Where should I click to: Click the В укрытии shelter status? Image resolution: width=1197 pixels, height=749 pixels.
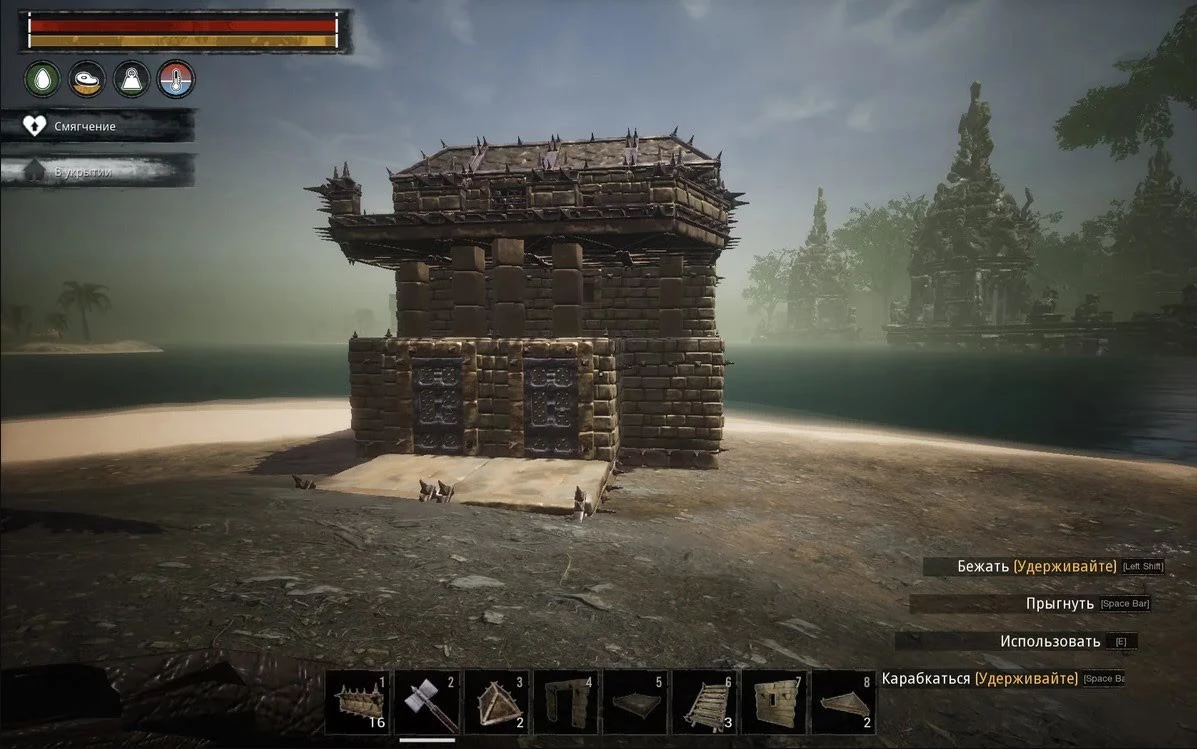[97, 171]
